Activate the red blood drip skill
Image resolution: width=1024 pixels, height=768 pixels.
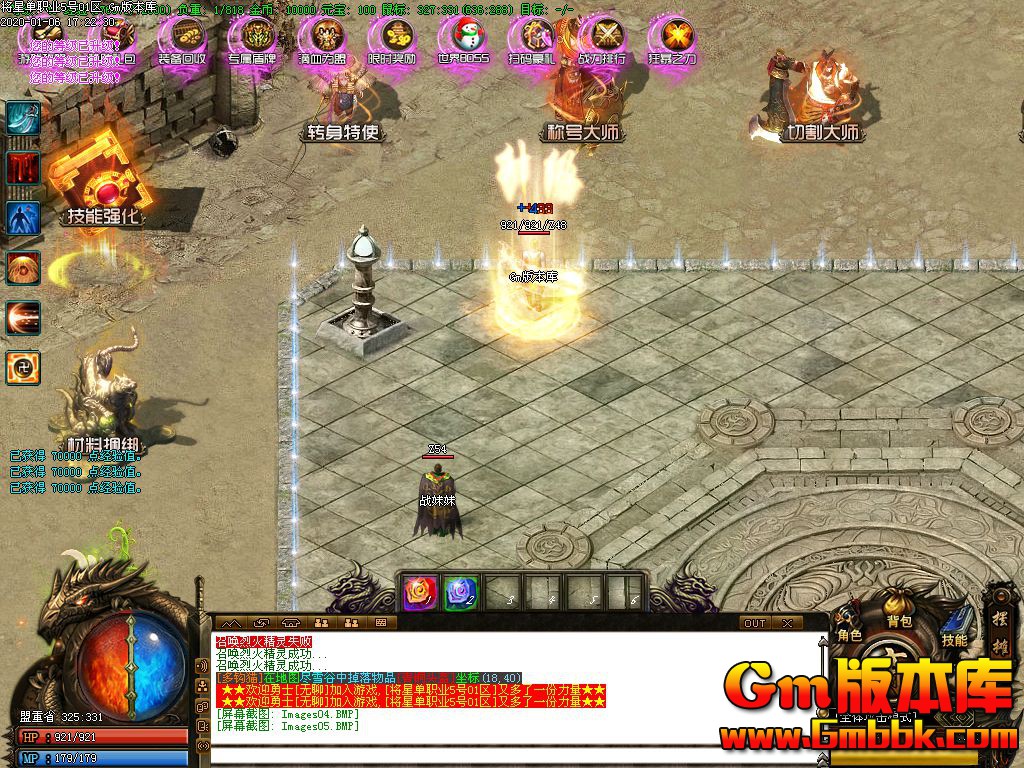click(x=23, y=167)
